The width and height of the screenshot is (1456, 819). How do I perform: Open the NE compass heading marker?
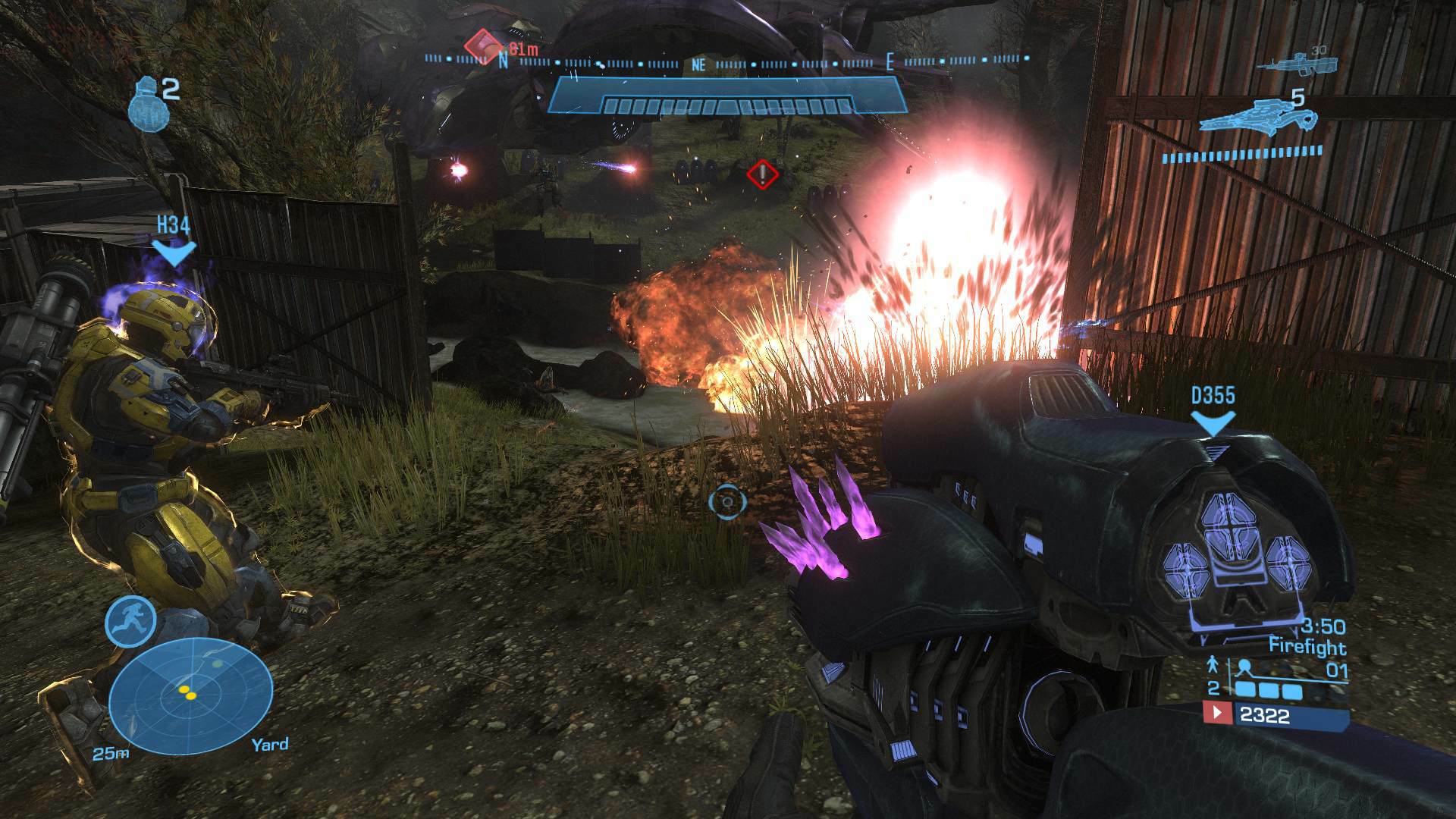point(698,64)
